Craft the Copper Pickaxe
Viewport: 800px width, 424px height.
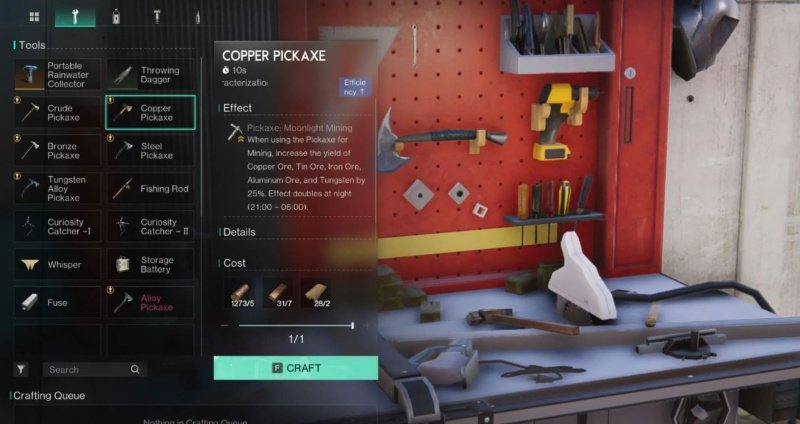click(x=296, y=368)
